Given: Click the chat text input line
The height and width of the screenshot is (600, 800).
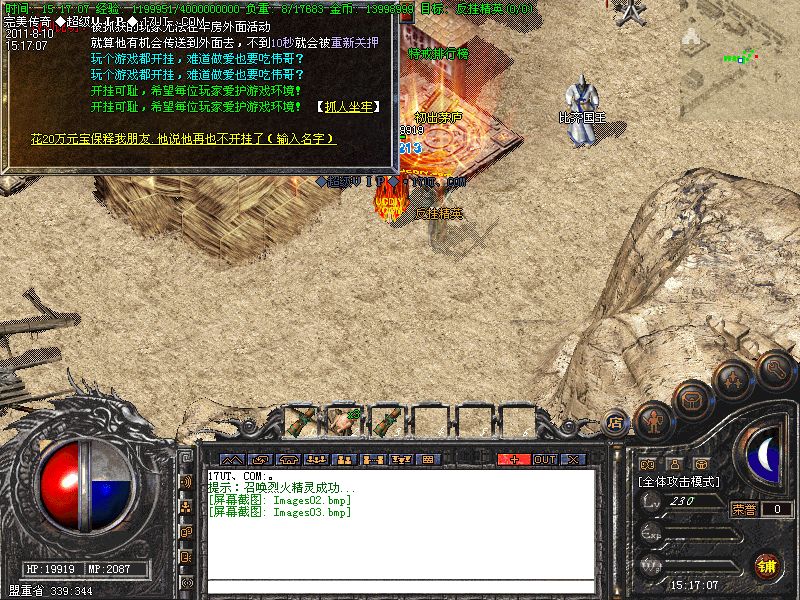Looking at the screenshot, I should tap(400, 585).
